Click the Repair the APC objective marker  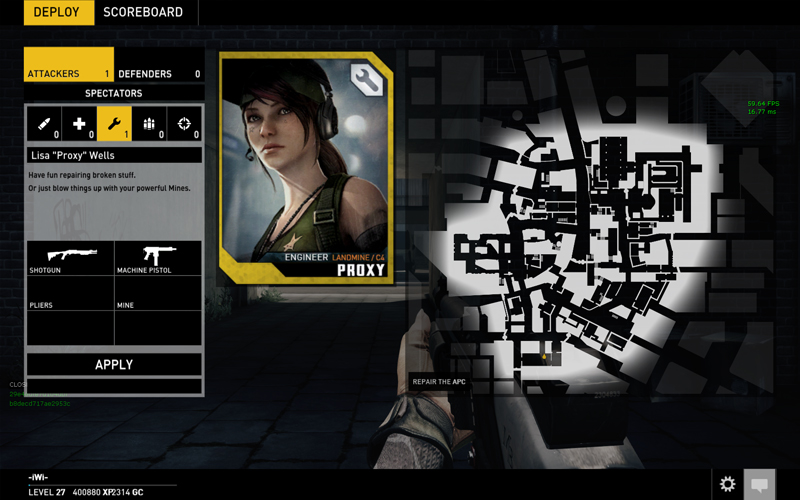pyautogui.click(x=439, y=382)
